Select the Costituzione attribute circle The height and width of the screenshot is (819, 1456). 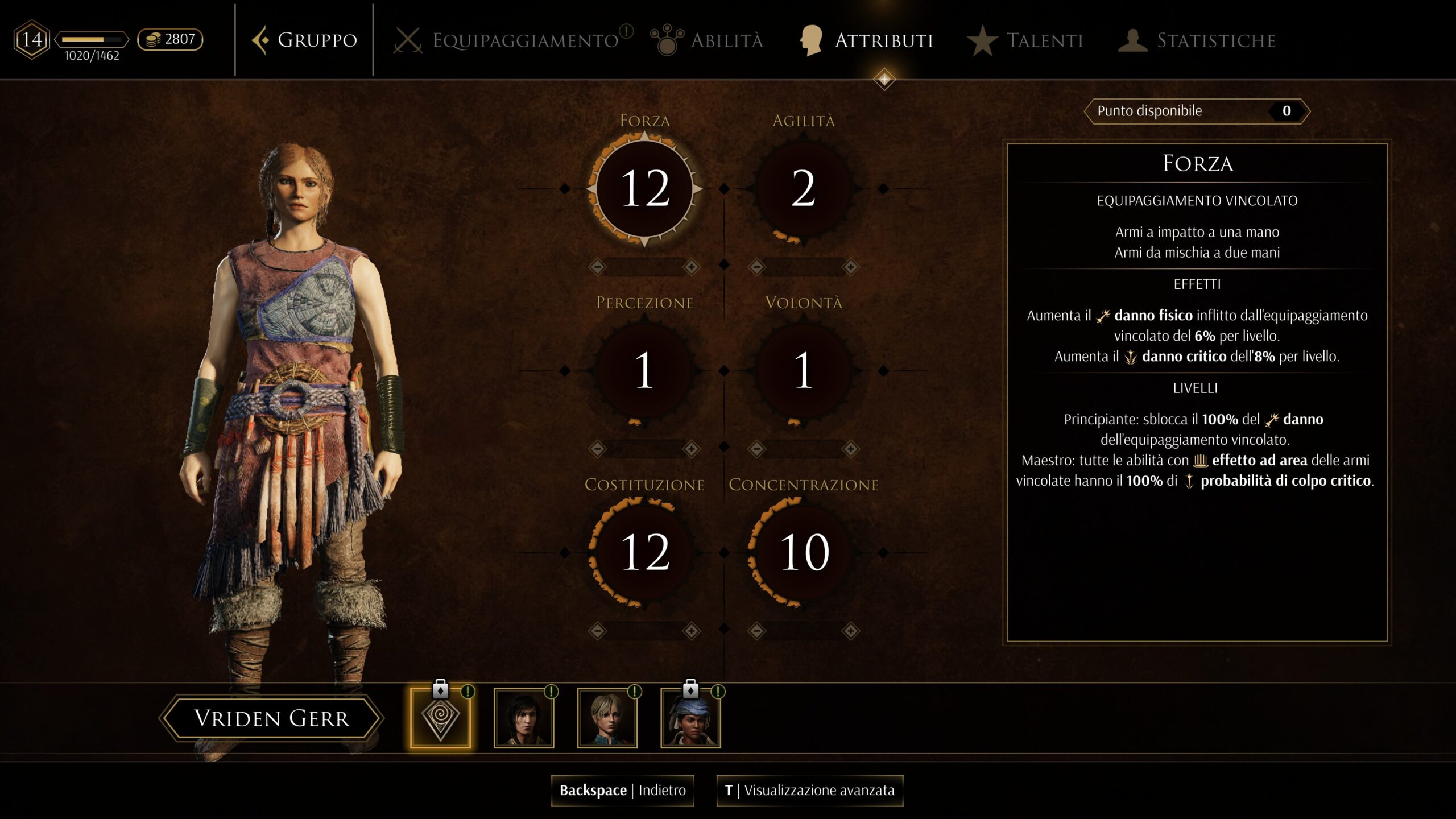coord(644,552)
